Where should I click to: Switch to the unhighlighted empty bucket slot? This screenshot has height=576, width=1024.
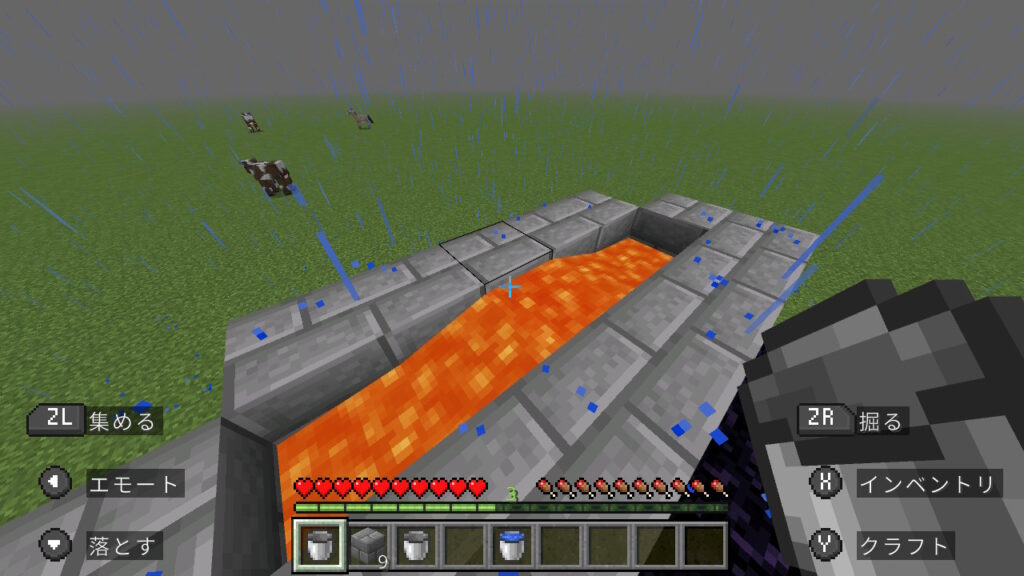[x=414, y=546]
